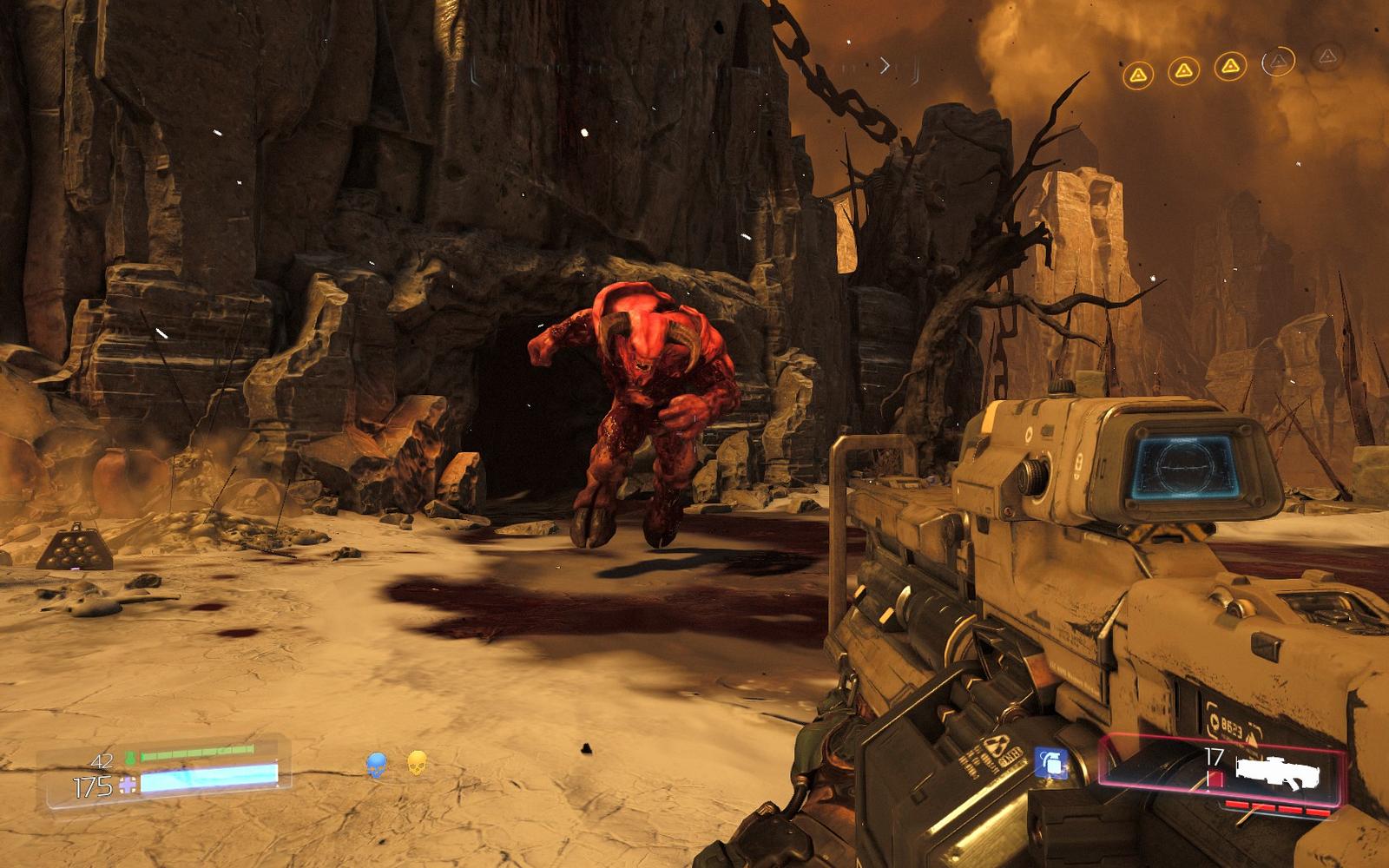Select the yellow skull key icon
Screen dimensions: 1389x868
(x=417, y=763)
